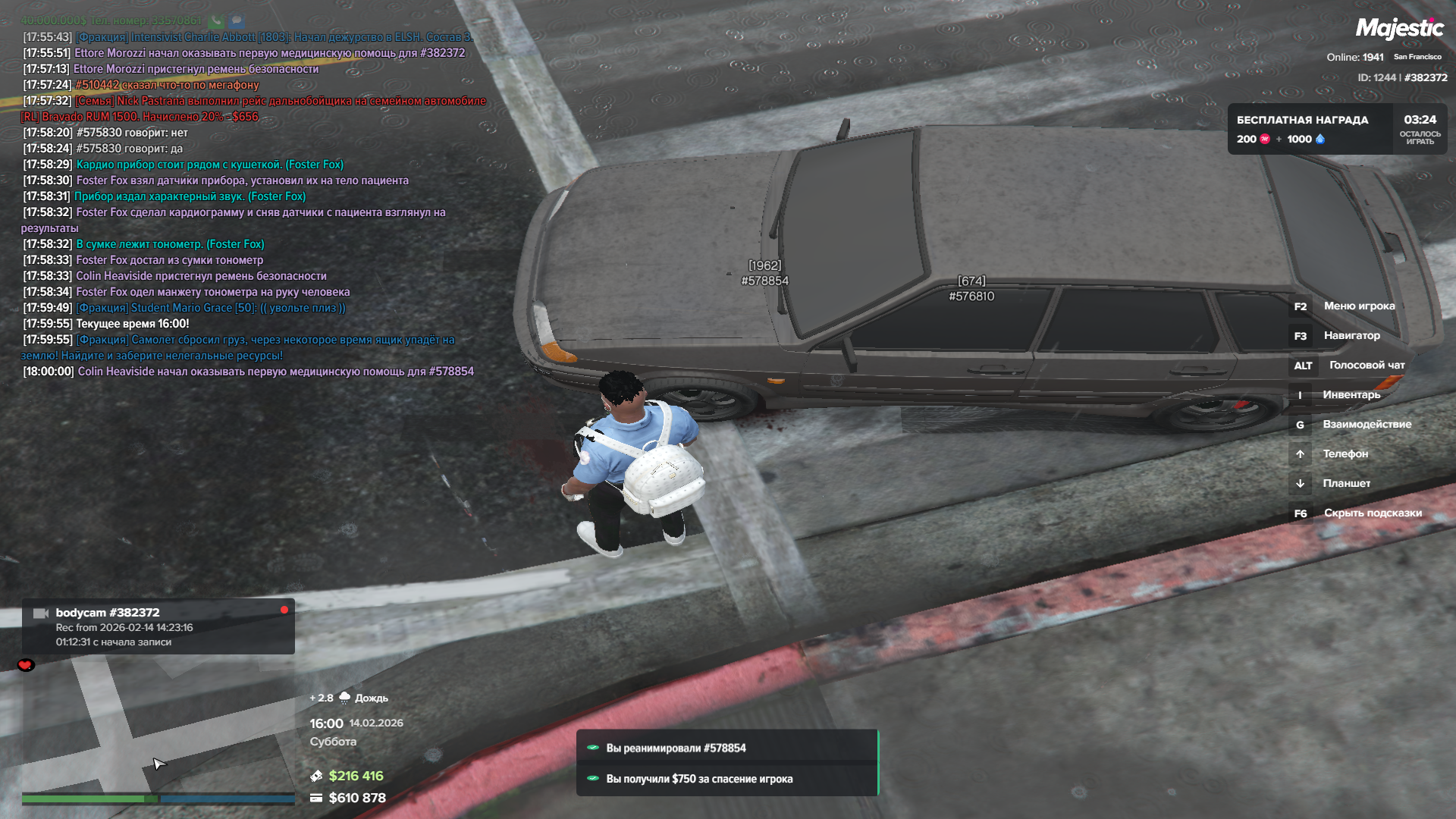The height and width of the screenshot is (819, 1456).
Task: Open the $750 rescue reward notification
Action: 726,779
